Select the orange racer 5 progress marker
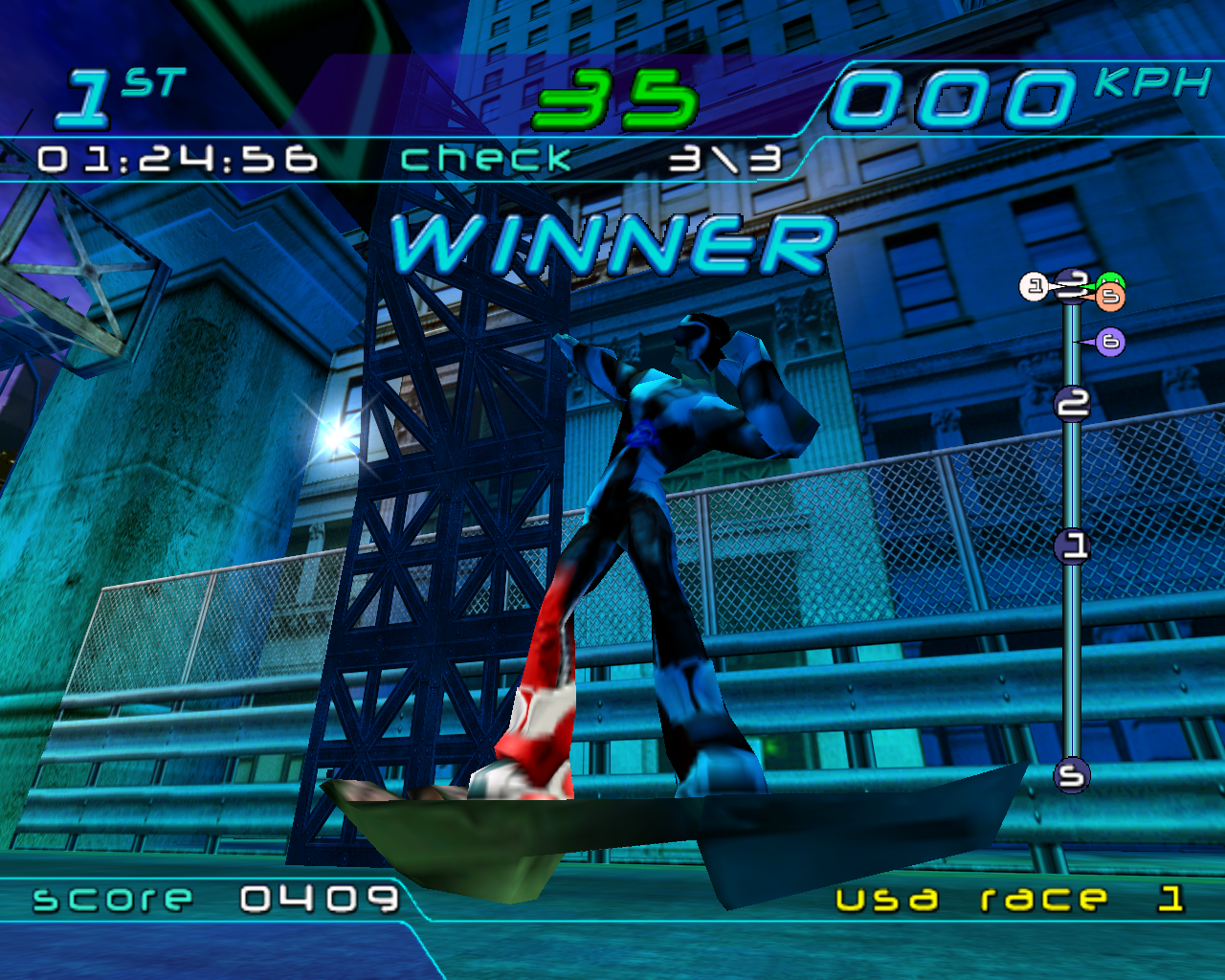Image resolution: width=1225 pixels, height=980 pixels. pyautogui.click(x=1110, y=297)
